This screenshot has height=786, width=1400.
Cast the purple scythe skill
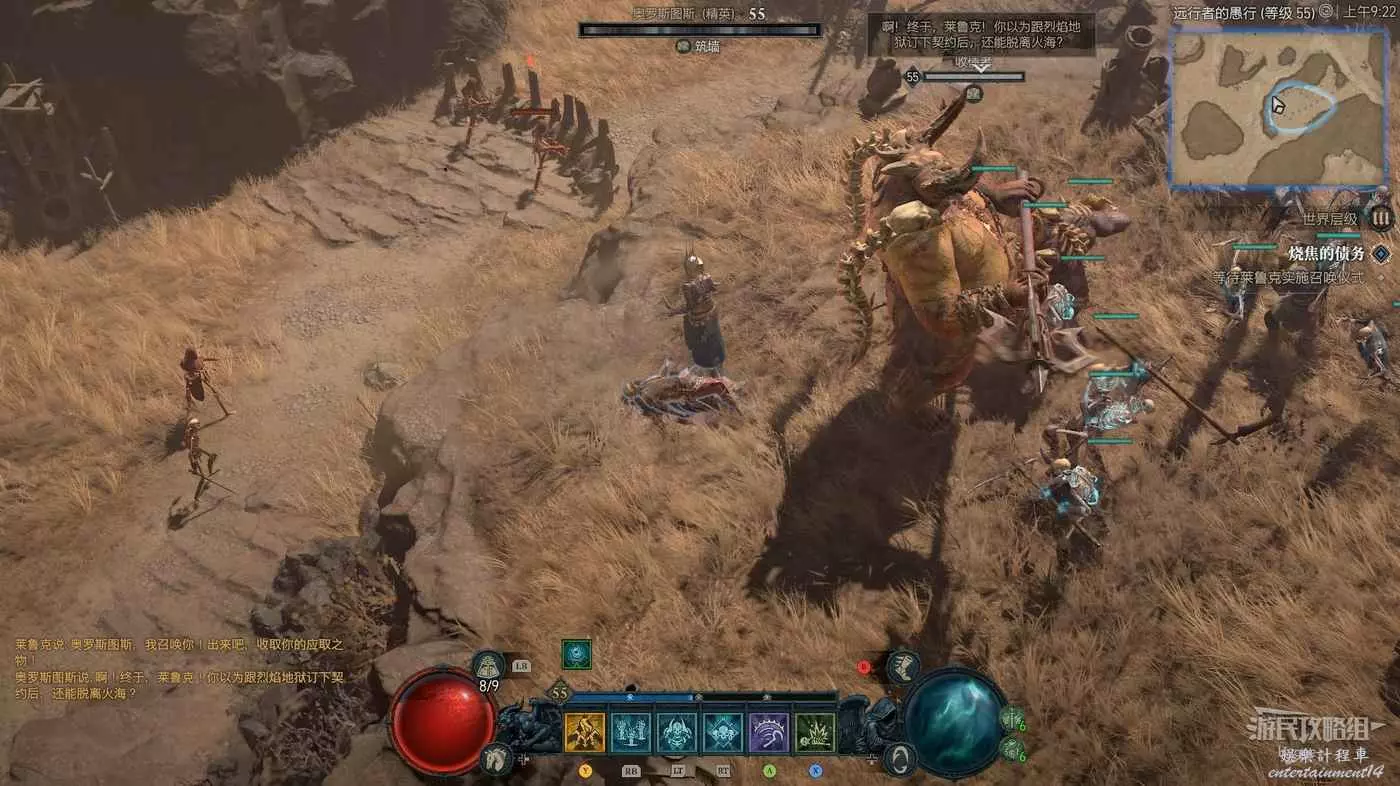pyautogui.click(x=769, y=733)
